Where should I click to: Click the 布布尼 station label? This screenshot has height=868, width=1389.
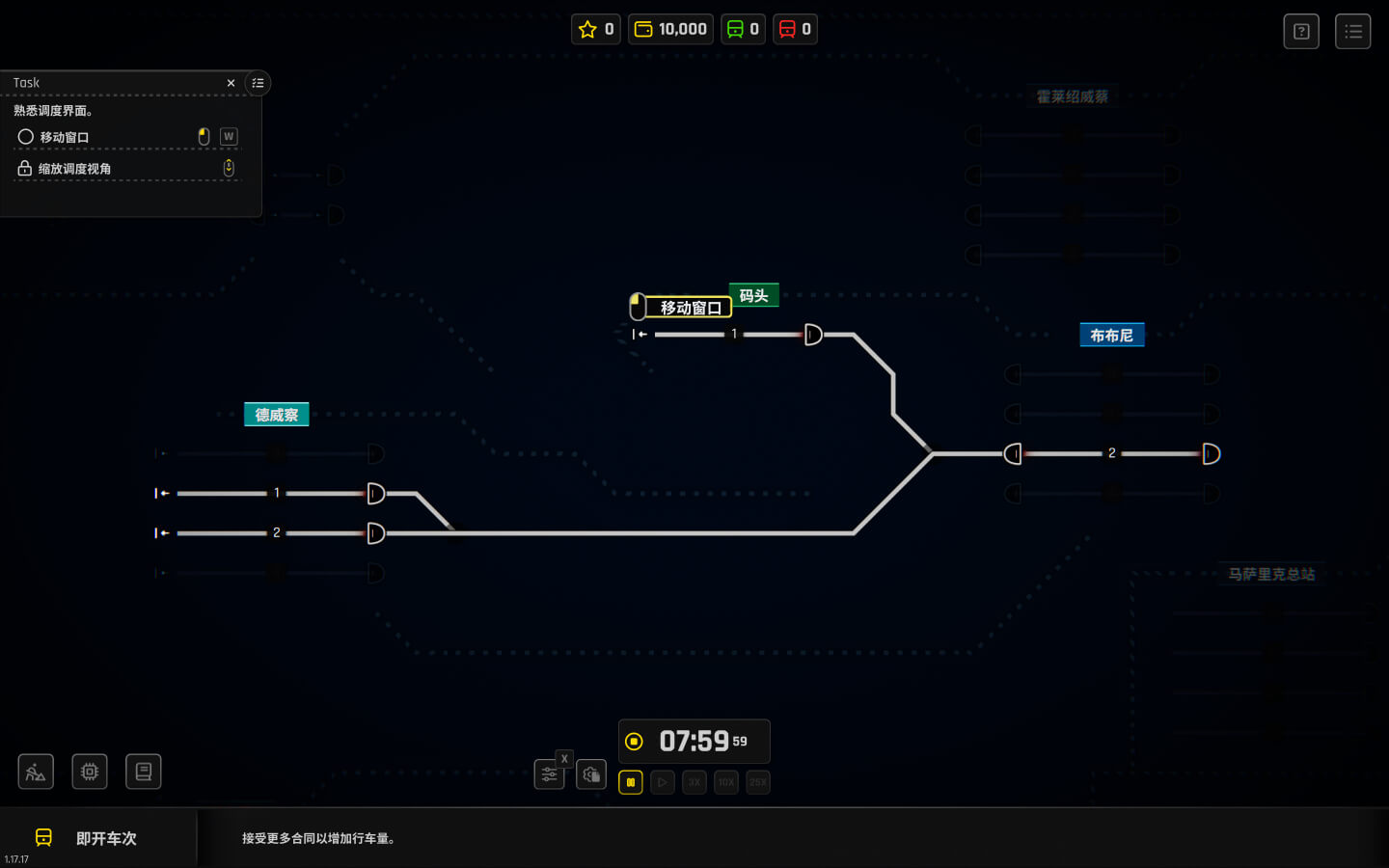(1111, 335)
